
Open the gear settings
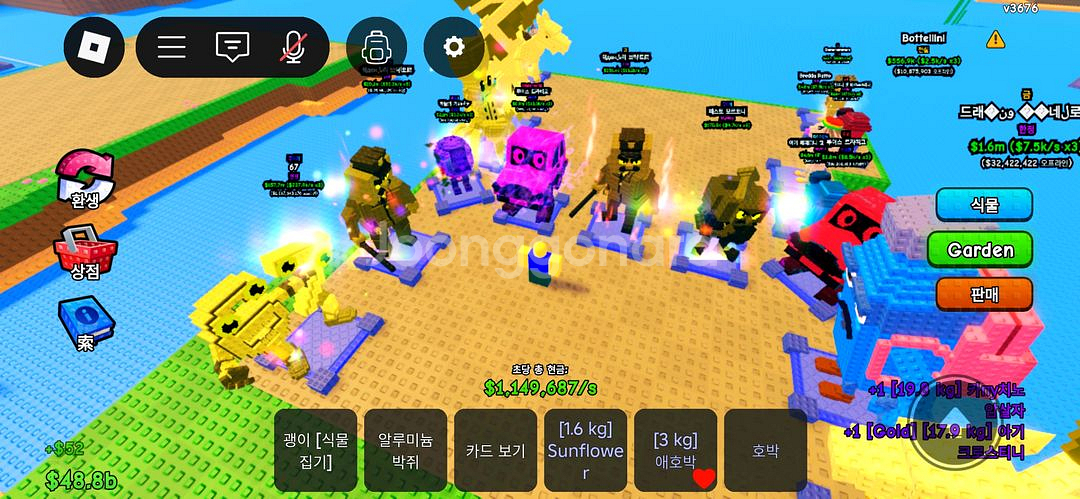point(454,46)
